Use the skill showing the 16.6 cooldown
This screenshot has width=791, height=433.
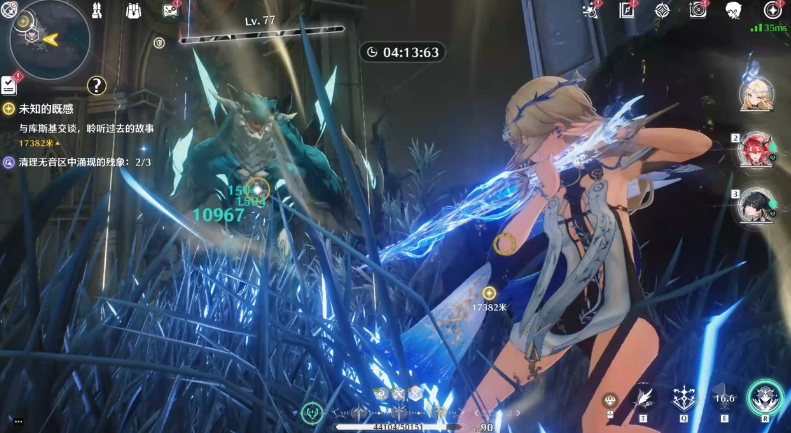(x=724, y=399)
